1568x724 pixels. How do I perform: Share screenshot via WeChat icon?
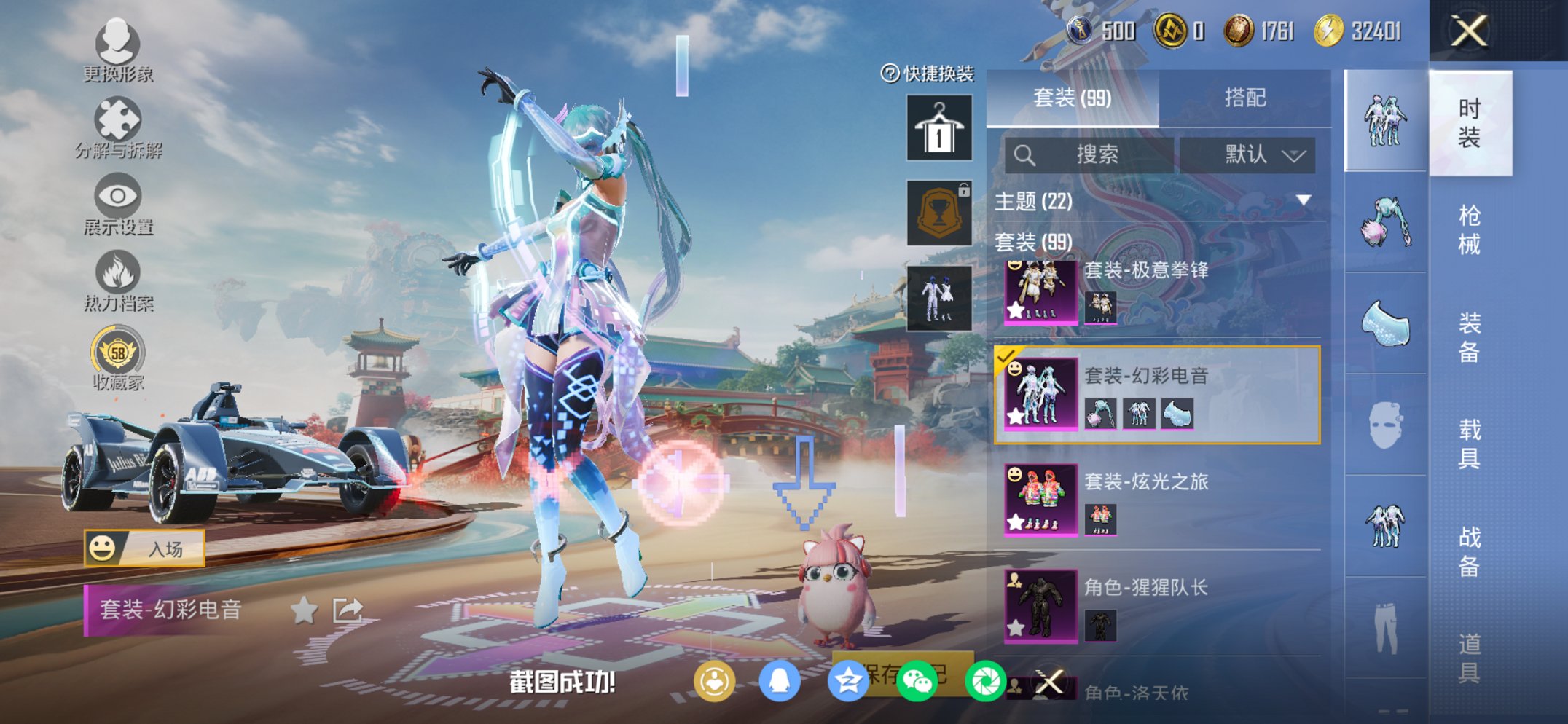pos(917,679)
